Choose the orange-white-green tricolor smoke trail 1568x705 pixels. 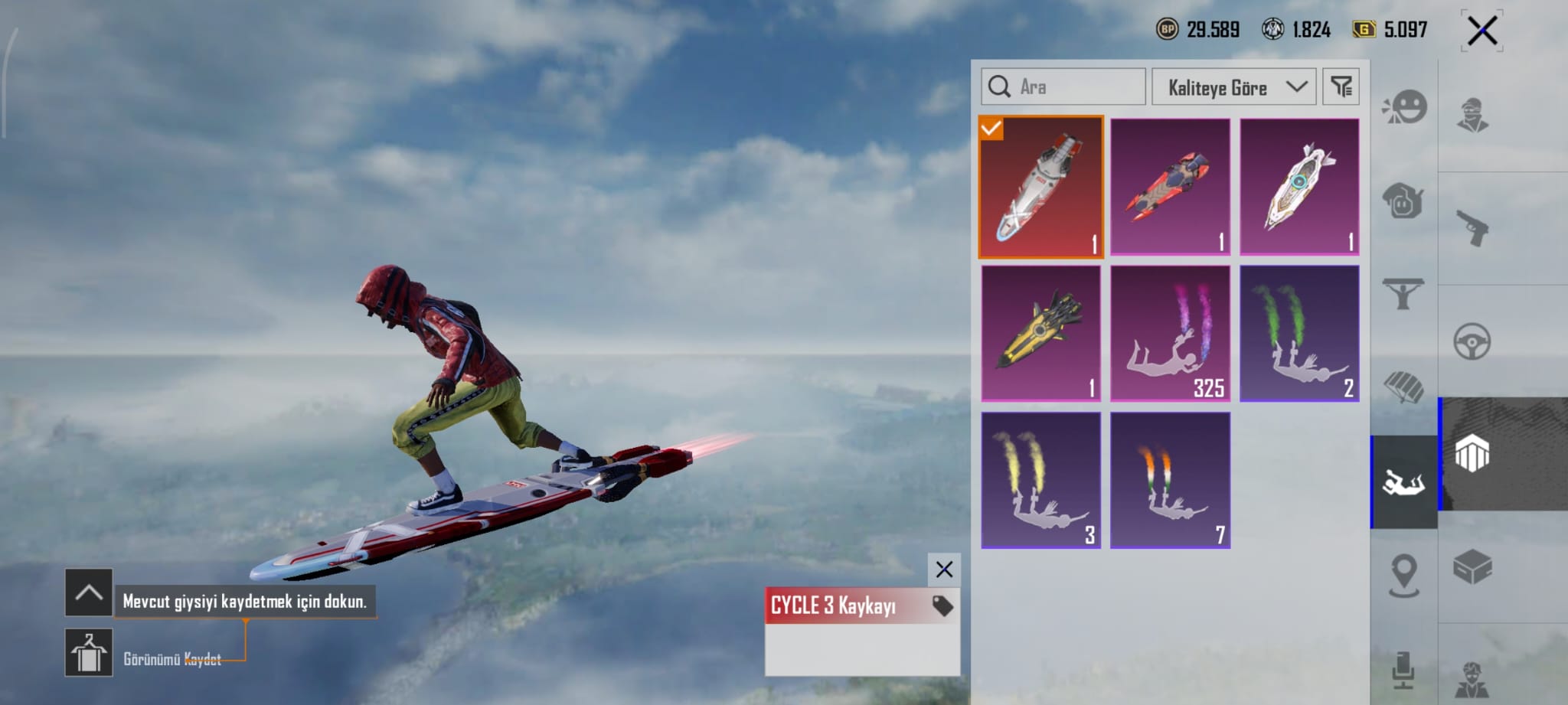point(1170,480)
